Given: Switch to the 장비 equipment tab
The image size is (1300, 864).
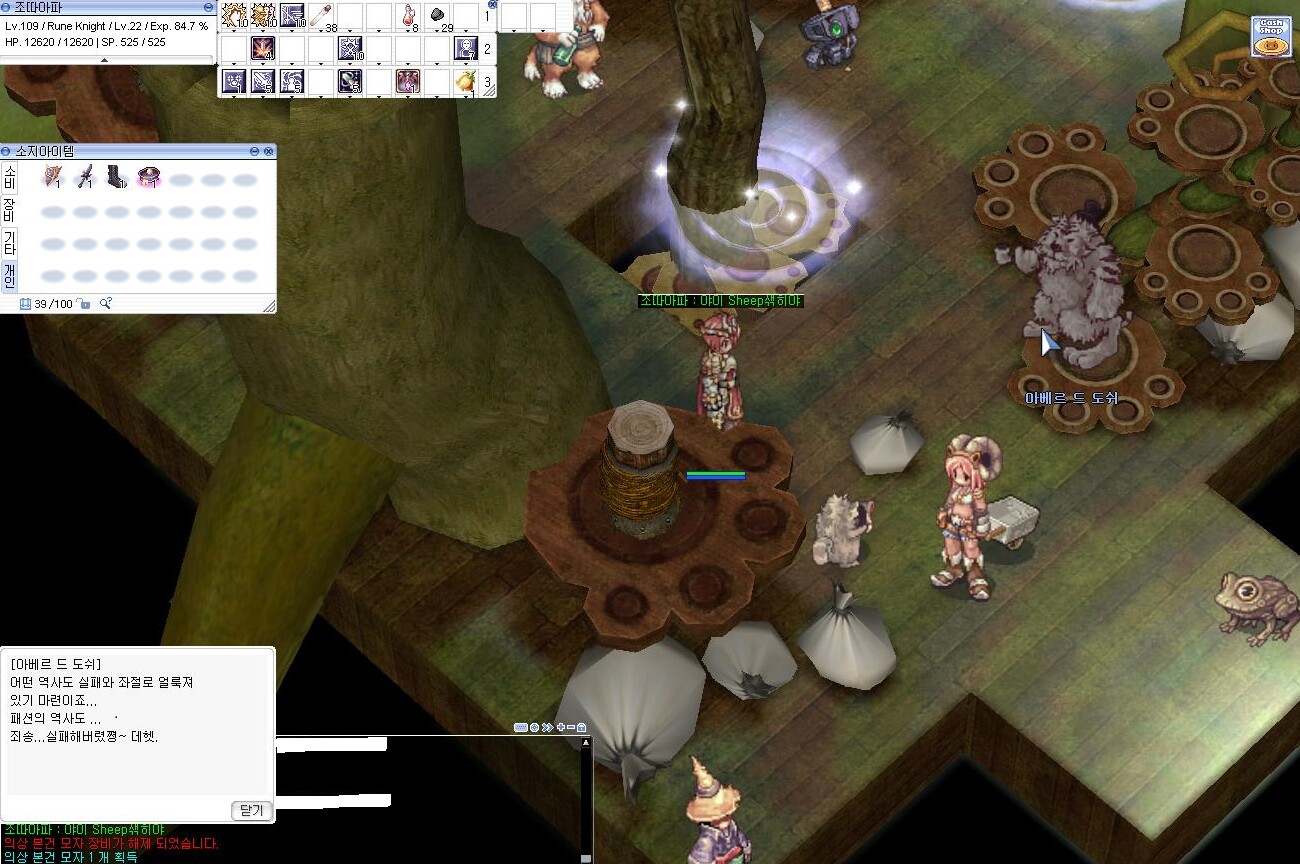Looking at the screenshot, I should (x=10, y=209).
